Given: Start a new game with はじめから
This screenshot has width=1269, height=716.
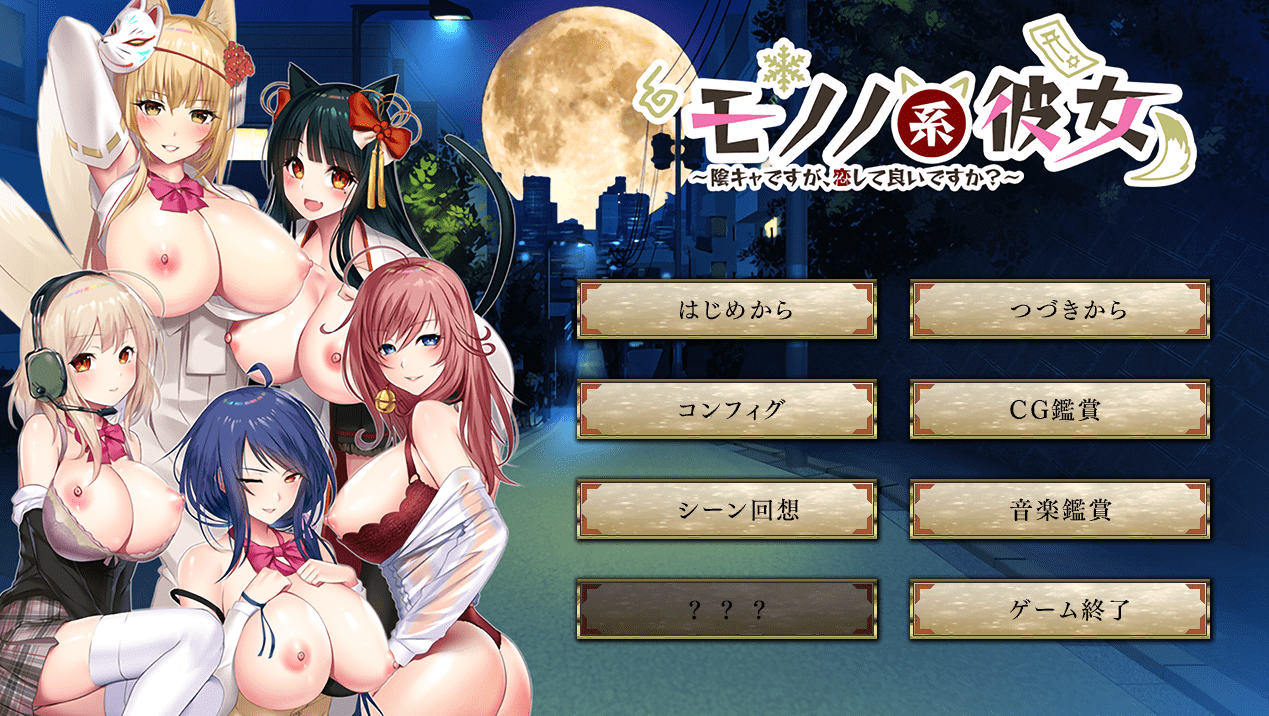Looking at the screenshot, I should tap(727, 310).
